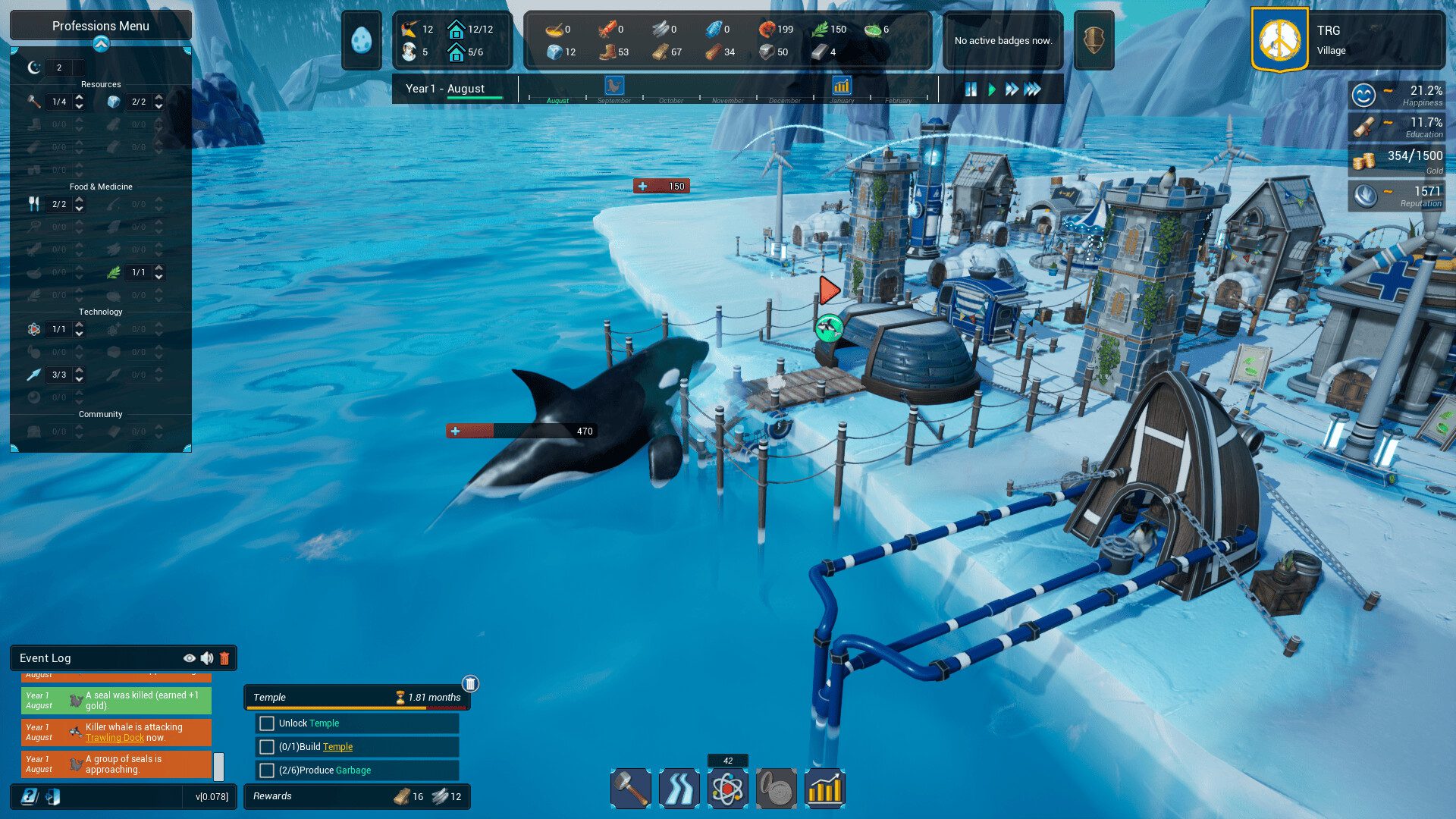Follow the Trawling Dock link in log
The height and width of the screenshot is (819, 1456).
pos(115,738)
